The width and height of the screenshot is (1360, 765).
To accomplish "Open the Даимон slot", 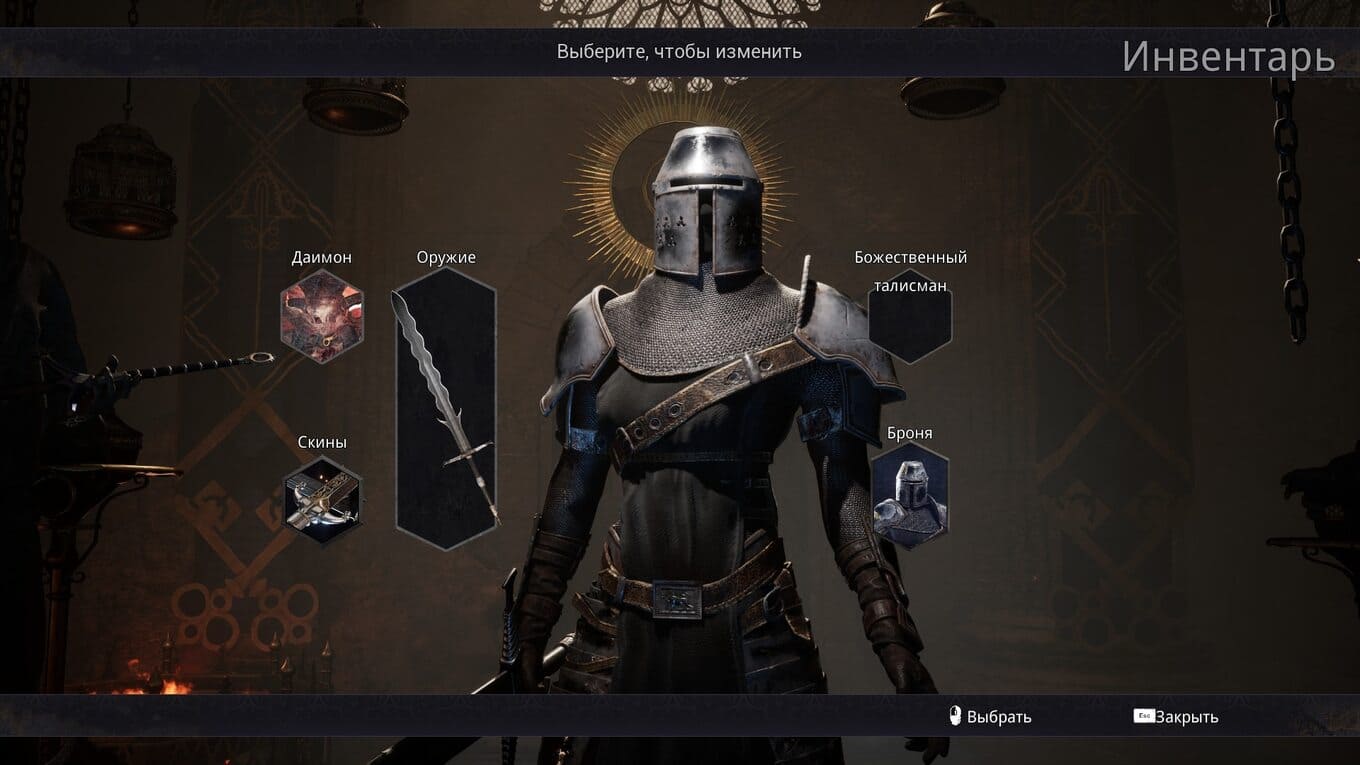I will tap(322, 316).
